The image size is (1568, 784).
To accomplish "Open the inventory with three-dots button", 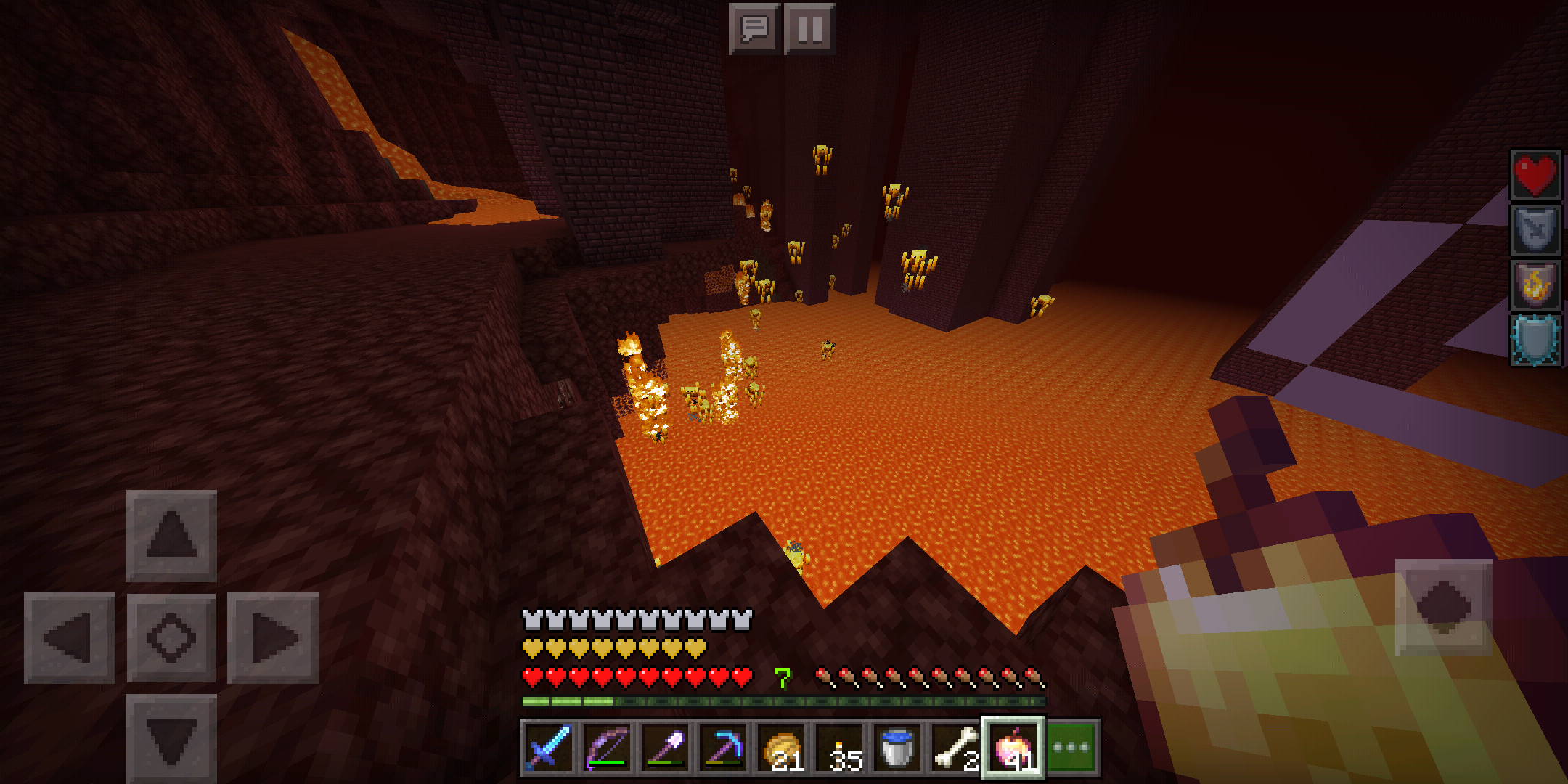I will point(1072,748).
